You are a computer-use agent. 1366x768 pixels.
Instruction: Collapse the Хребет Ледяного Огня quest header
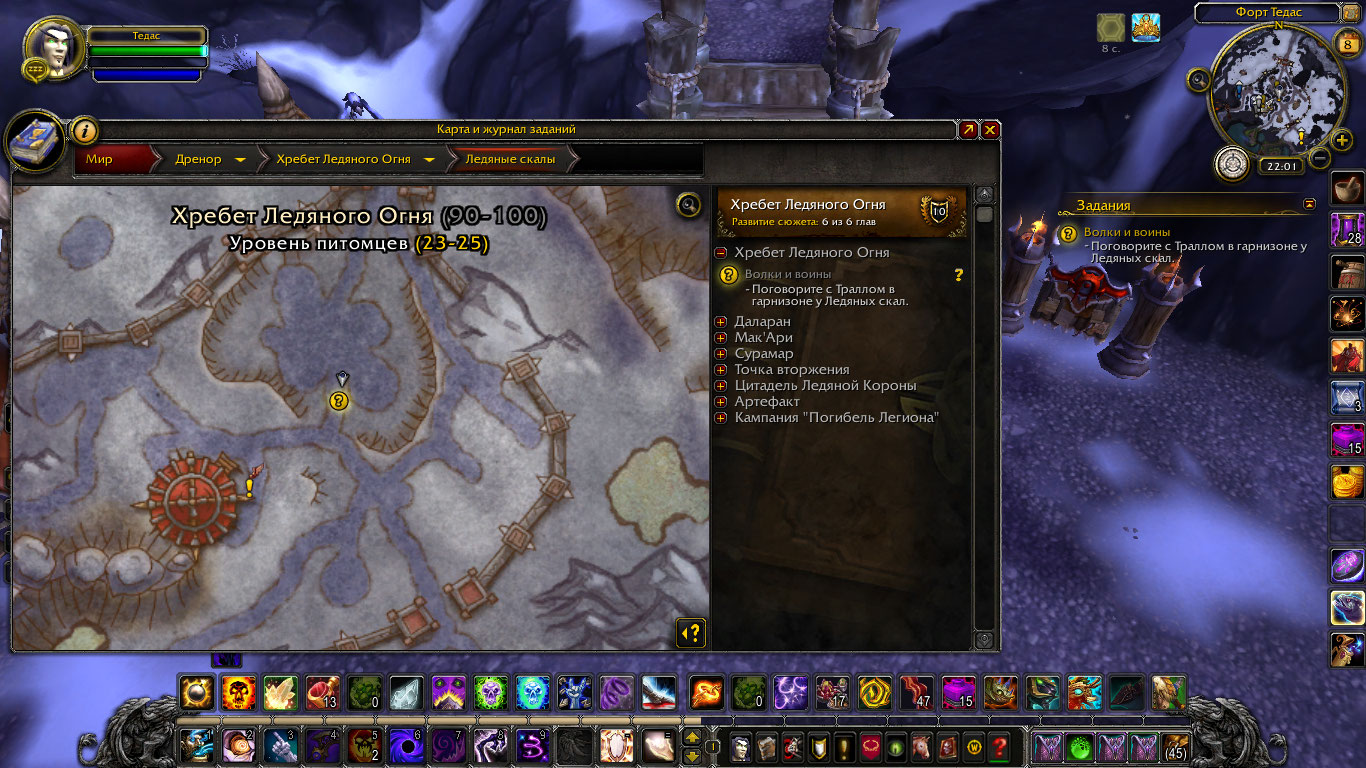click(x=721, y=253)
